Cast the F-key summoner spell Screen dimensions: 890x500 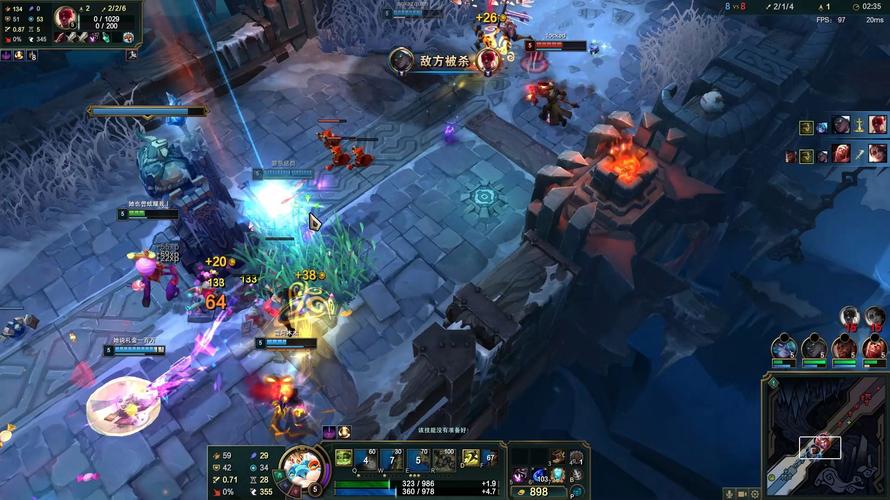point(489,458)
